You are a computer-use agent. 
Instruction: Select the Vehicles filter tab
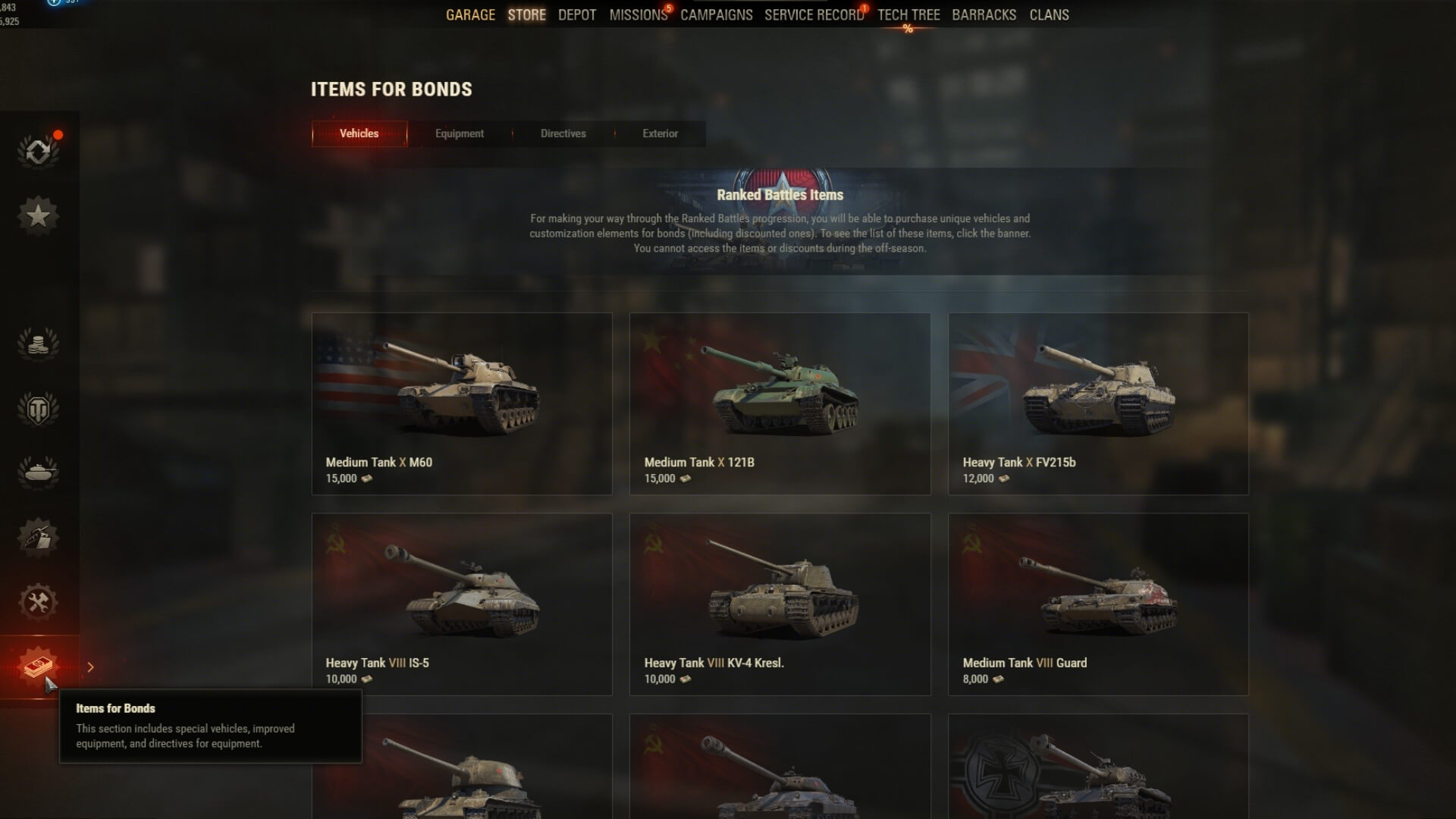(359, 133)
